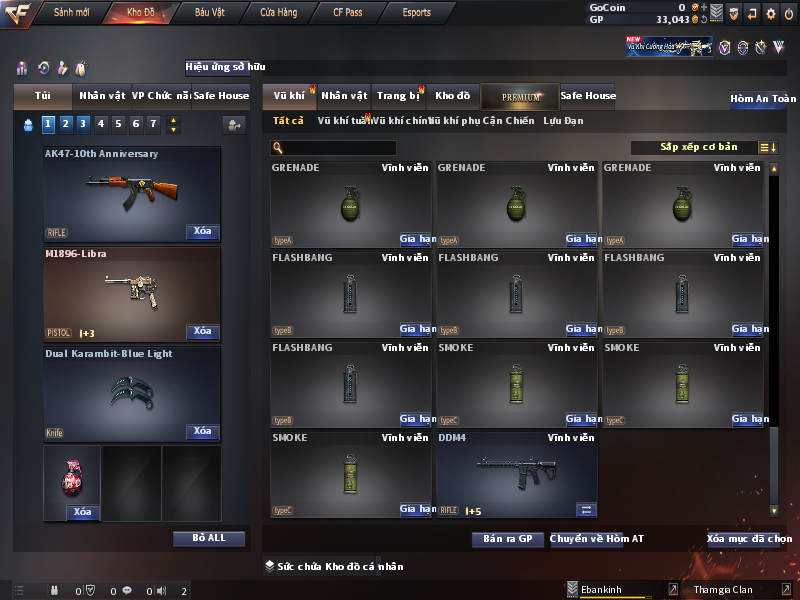Select the M1896-Libra pistol slot

click(x=132, y=292)
